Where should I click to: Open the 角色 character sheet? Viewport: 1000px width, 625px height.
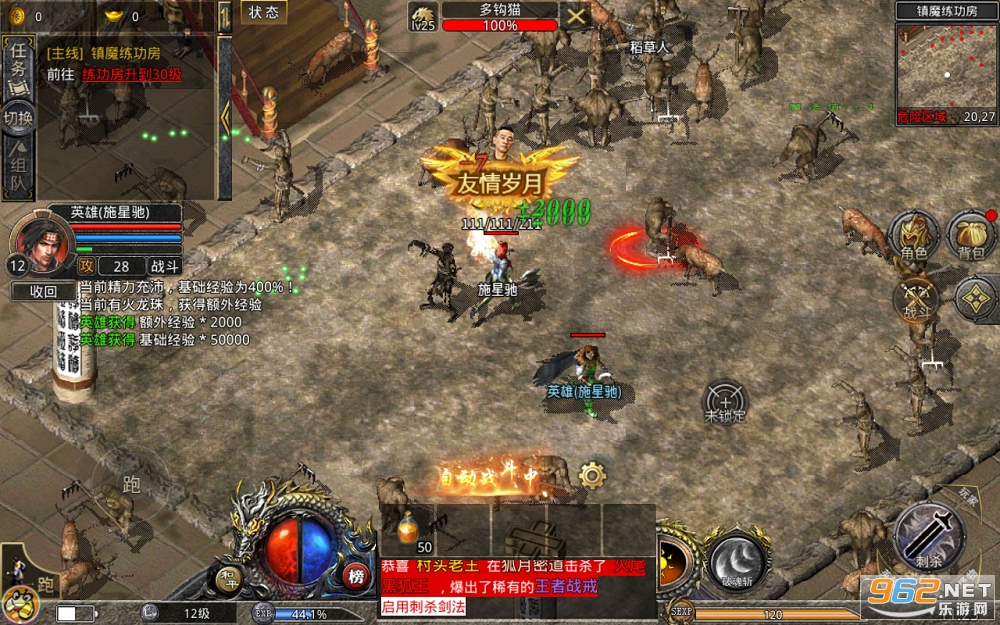914,238
